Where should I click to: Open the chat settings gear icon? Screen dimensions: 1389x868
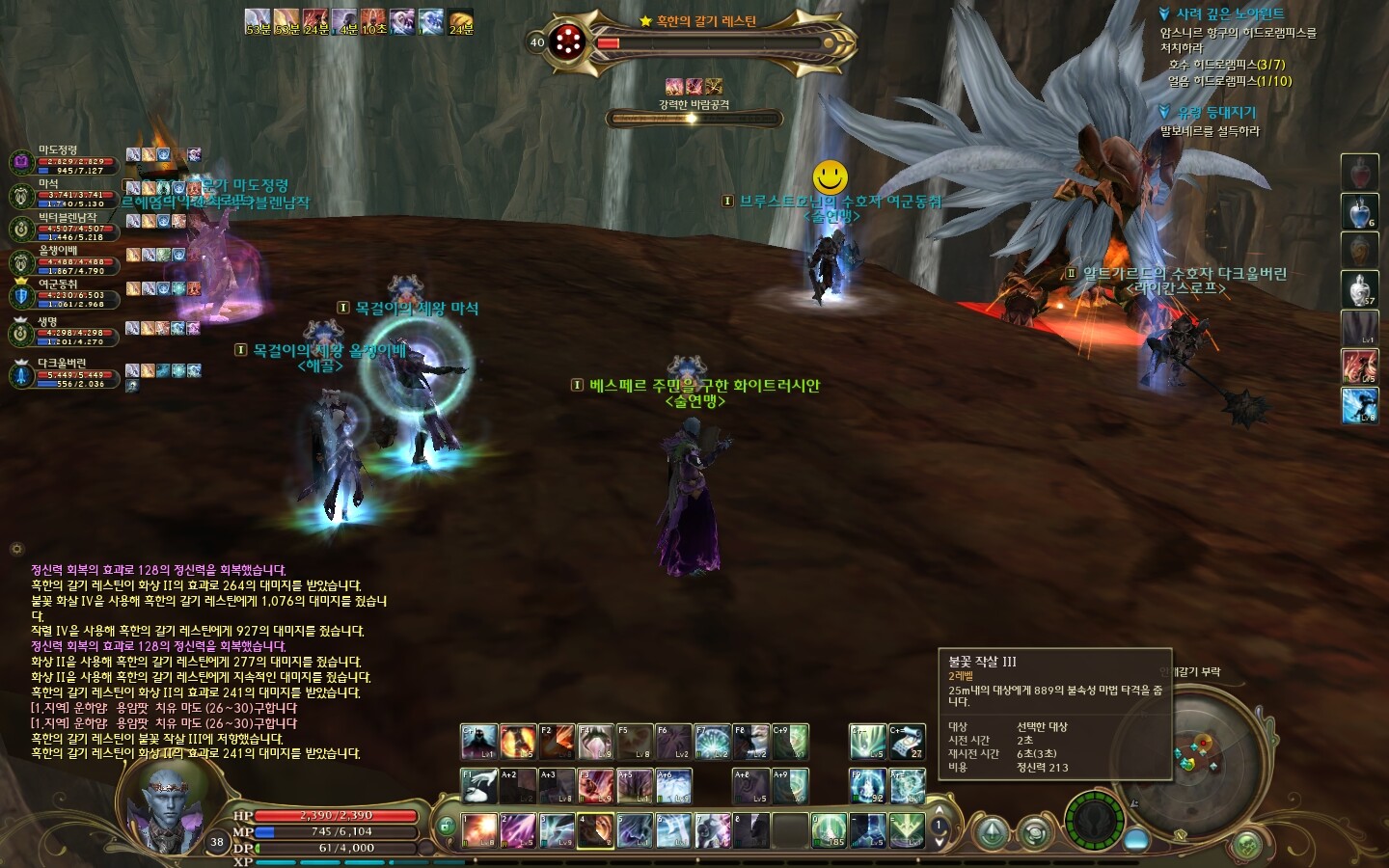click(x=16, y=549)
